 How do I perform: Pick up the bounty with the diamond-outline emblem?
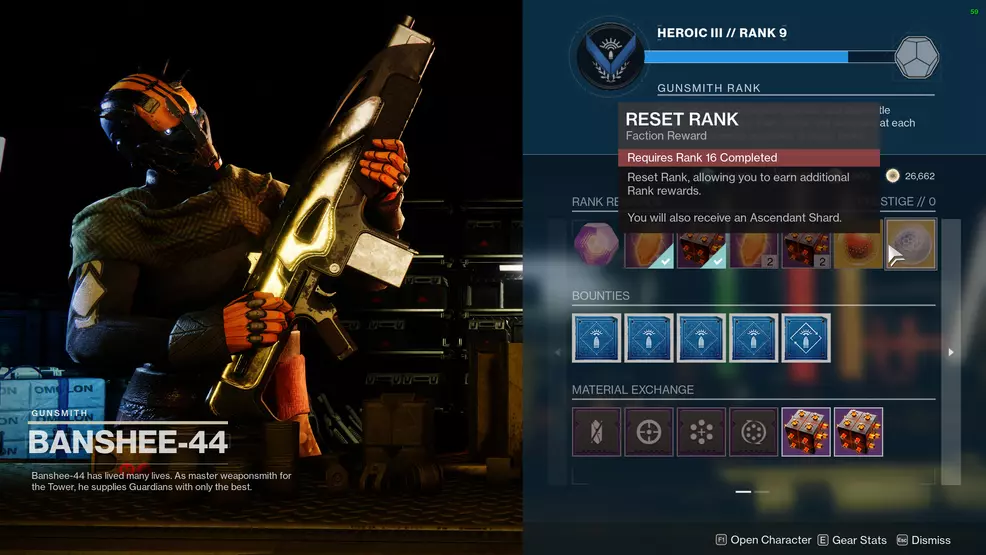[x=806, y=337]
